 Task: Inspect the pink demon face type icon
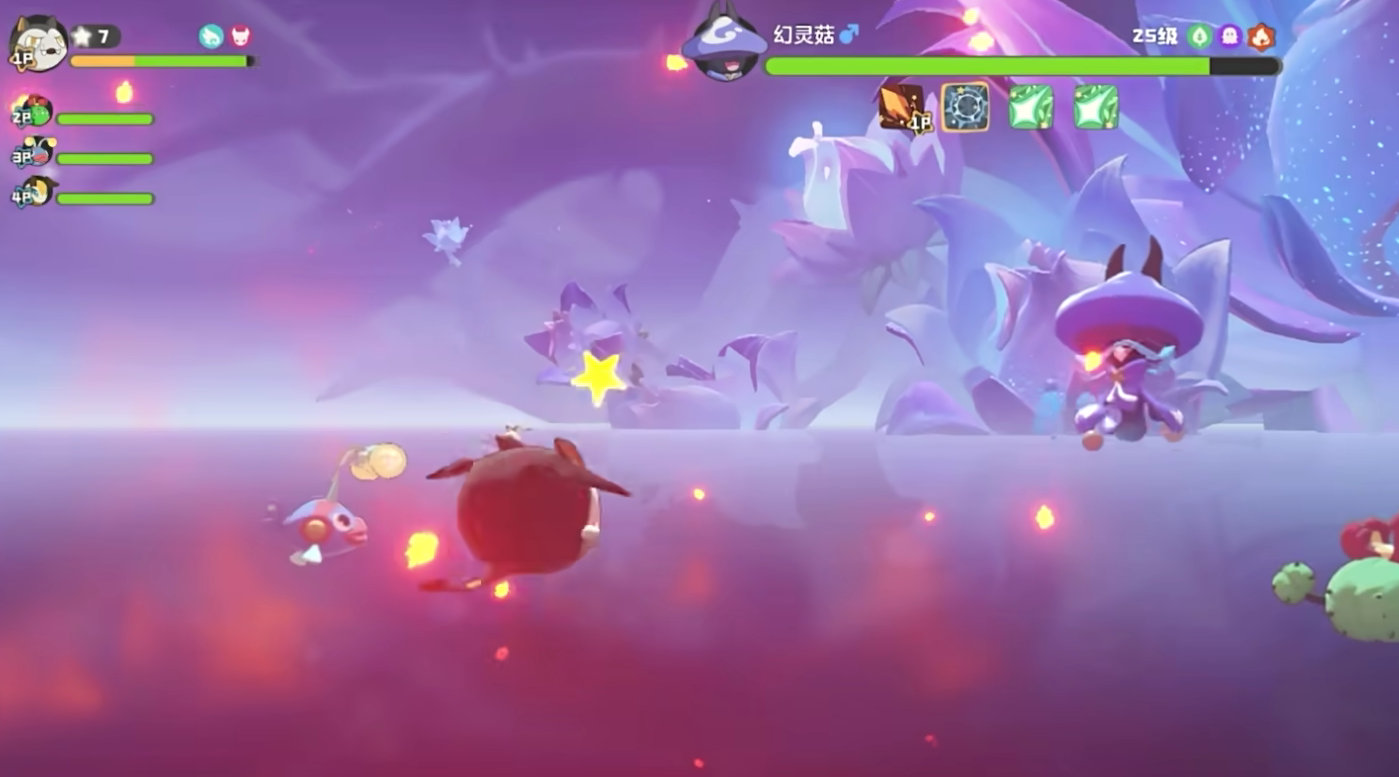point(241,37)
